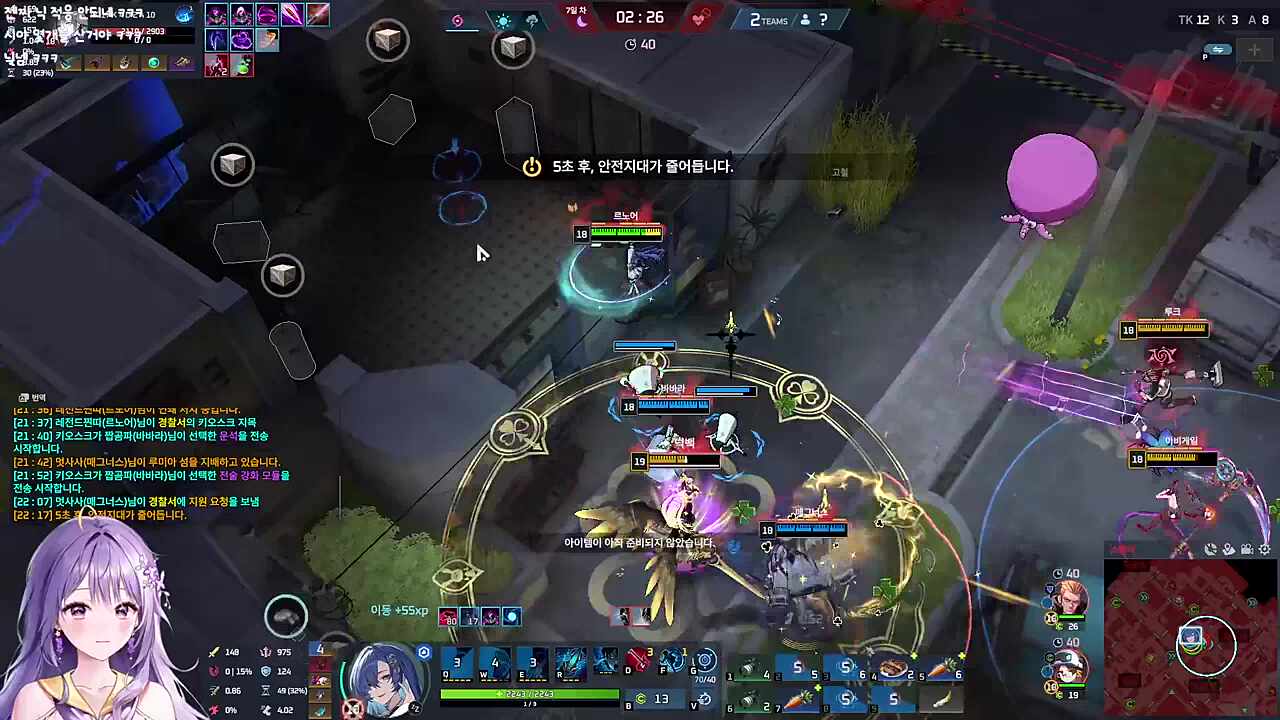Click the ping icon above the minimap
Viewport: 1280px width, 720px height.
pos(1211,549)
